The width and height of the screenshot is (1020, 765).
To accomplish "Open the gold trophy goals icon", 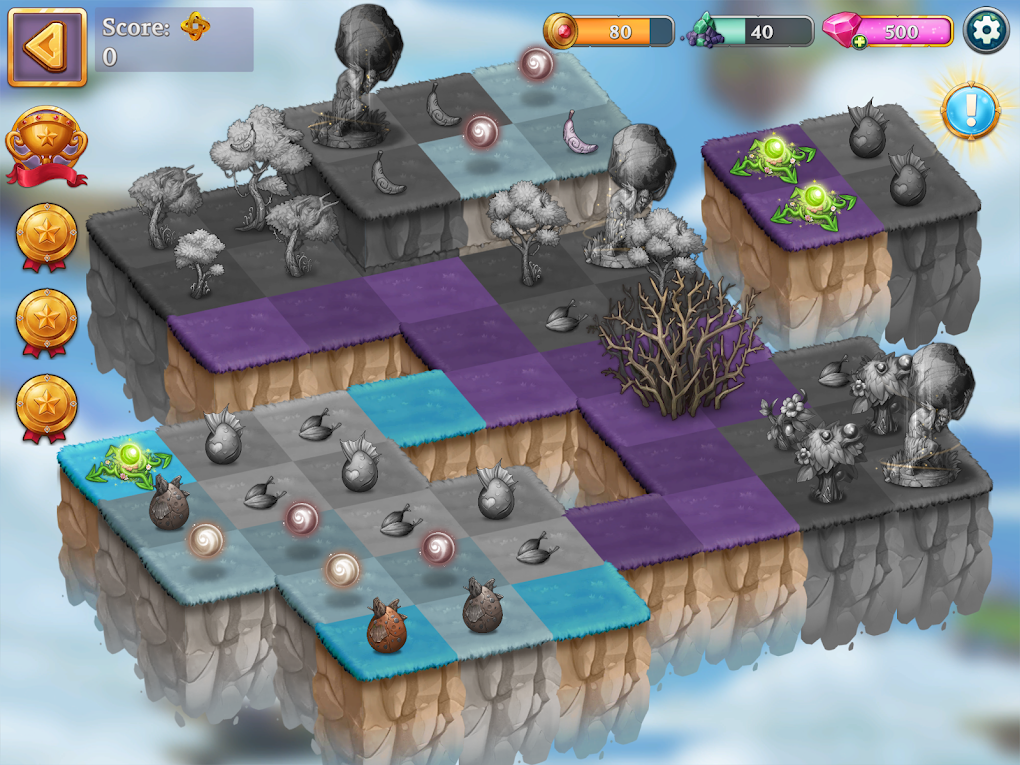I will tap(46, 147).
